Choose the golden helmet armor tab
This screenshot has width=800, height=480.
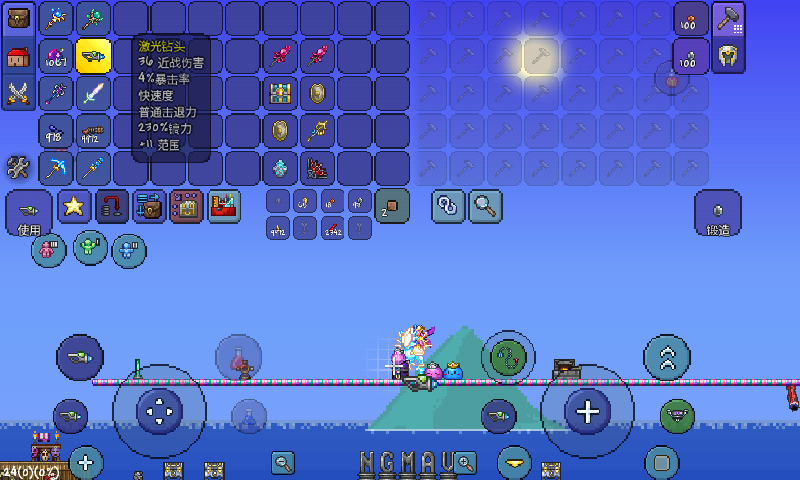pos(728,56)
